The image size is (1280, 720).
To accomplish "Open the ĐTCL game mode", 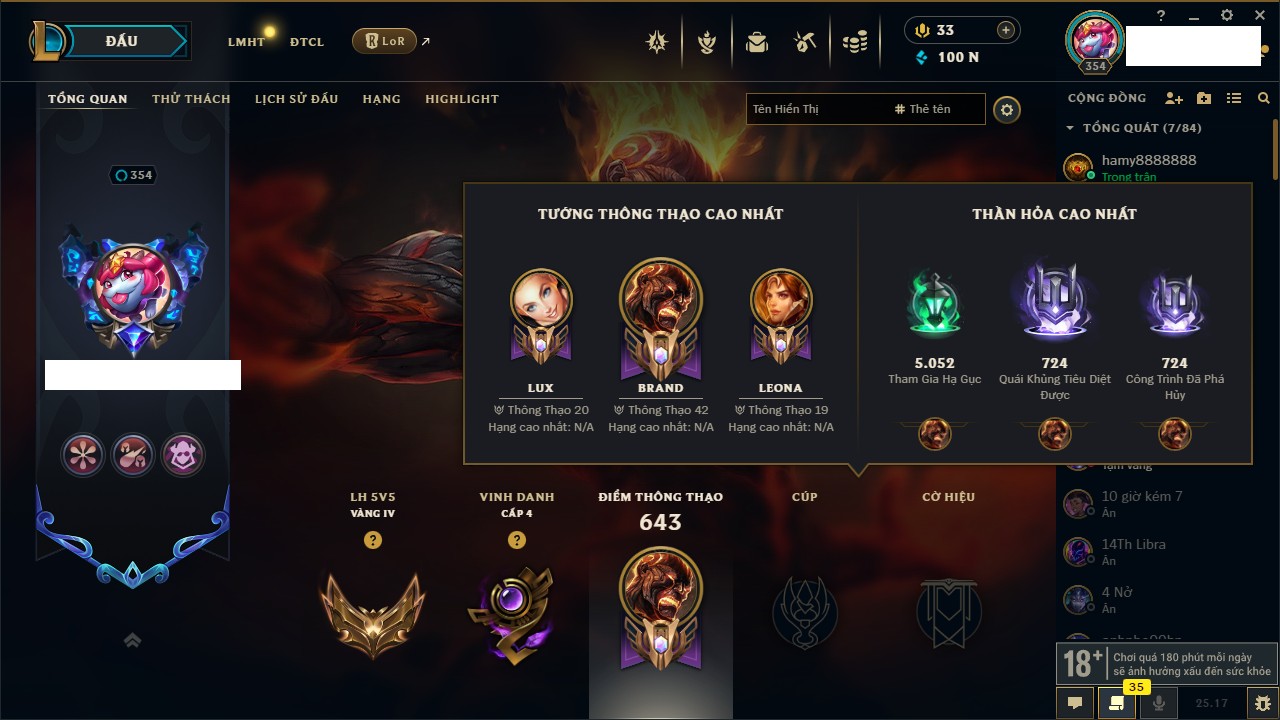I will click(307, 42).
